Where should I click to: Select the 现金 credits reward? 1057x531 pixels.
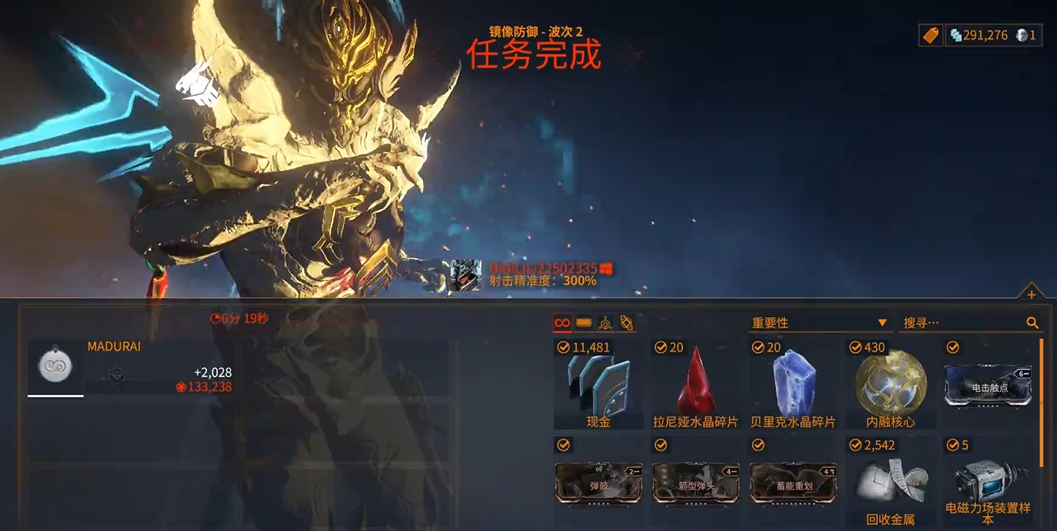598,386
